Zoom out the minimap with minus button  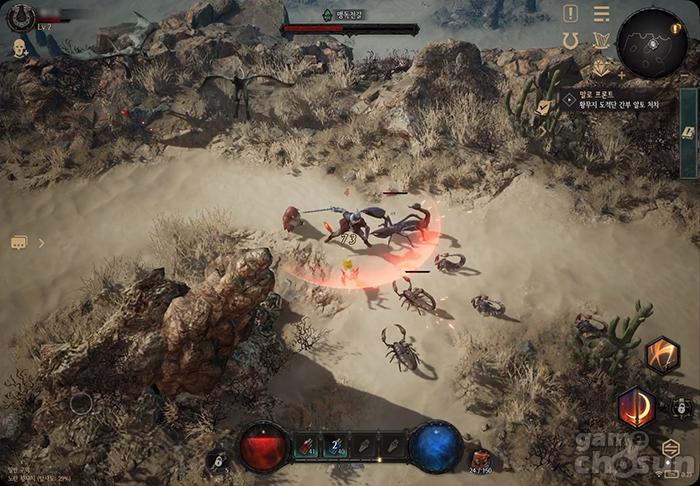[x=683, y=75]
